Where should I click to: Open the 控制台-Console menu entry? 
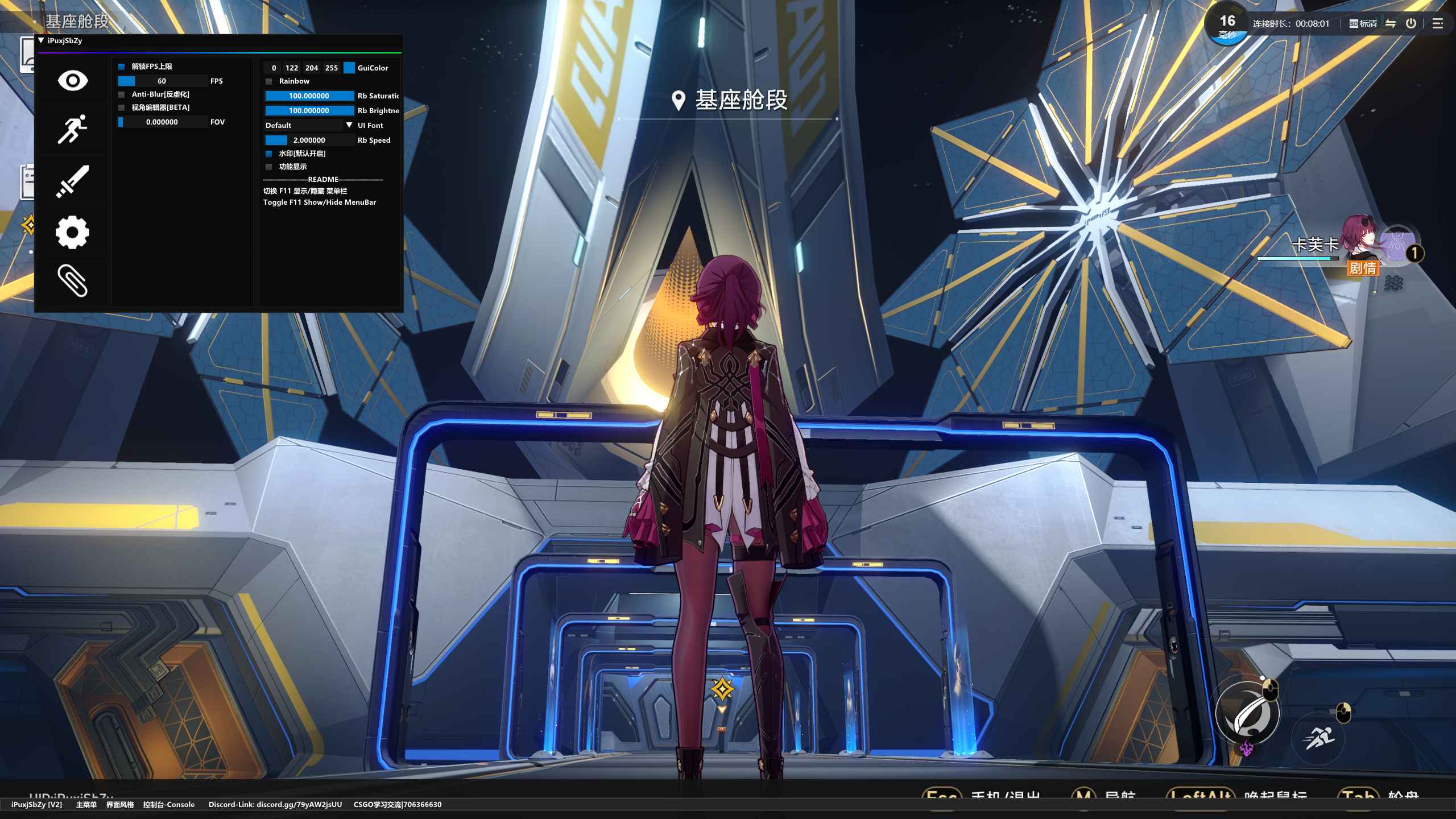[x=168, y=804]
